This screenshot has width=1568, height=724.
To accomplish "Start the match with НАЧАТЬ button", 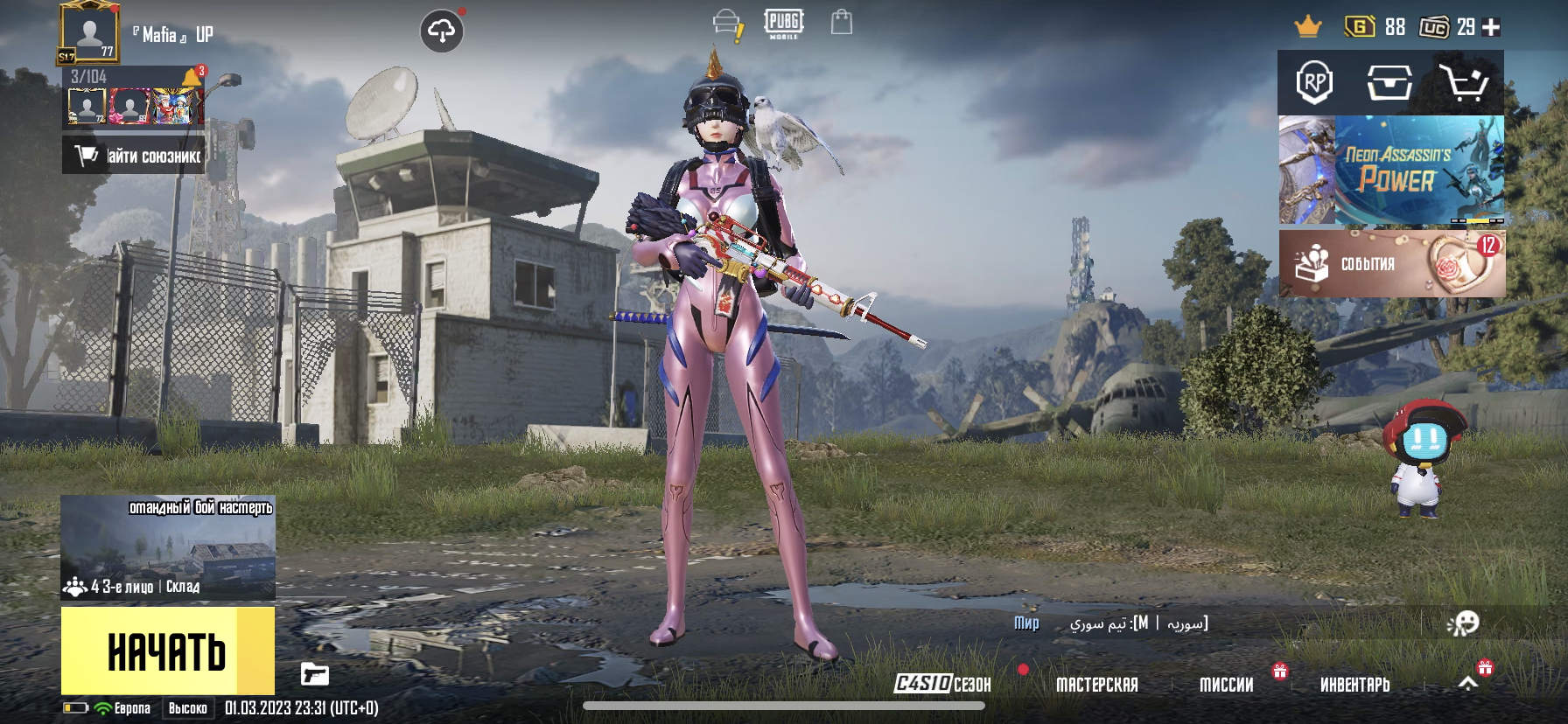I will point(167,651).
